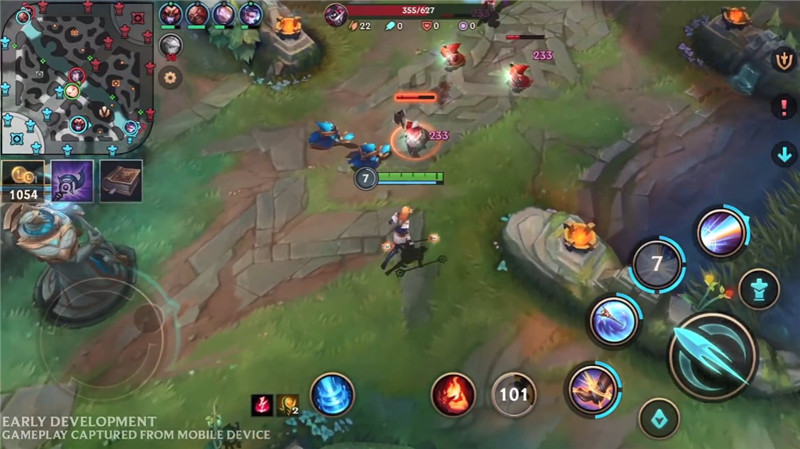
Task: Target turrets with the tower button
Action: coord(759,288)
